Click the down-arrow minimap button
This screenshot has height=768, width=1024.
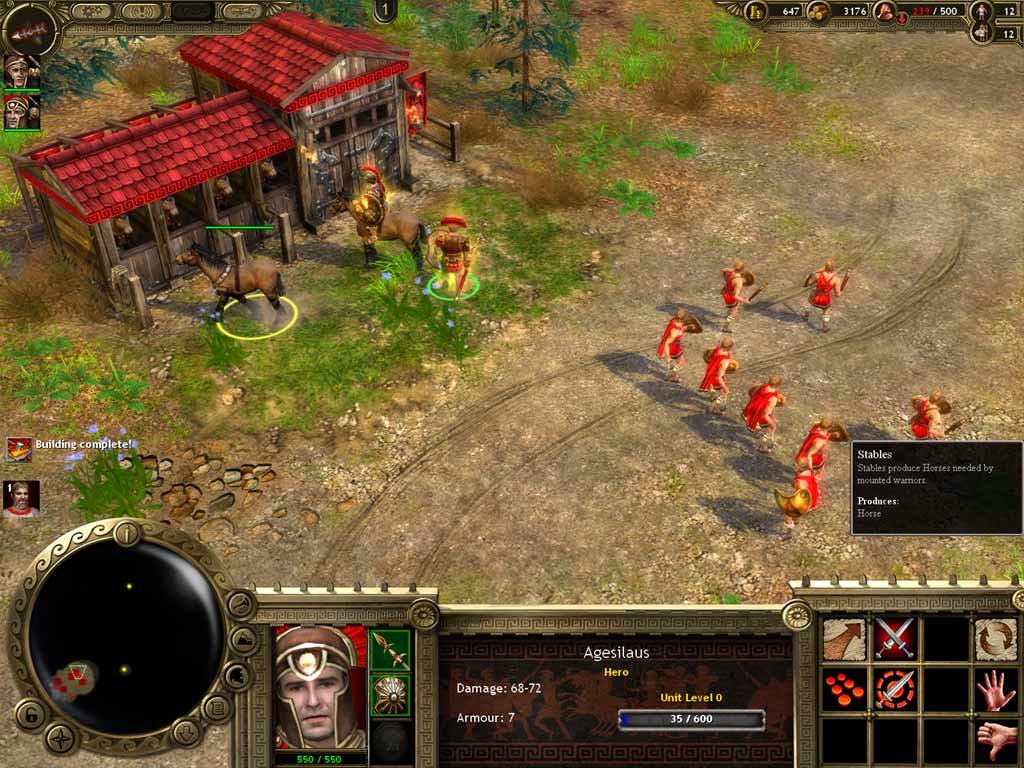(x=186, y=733)
